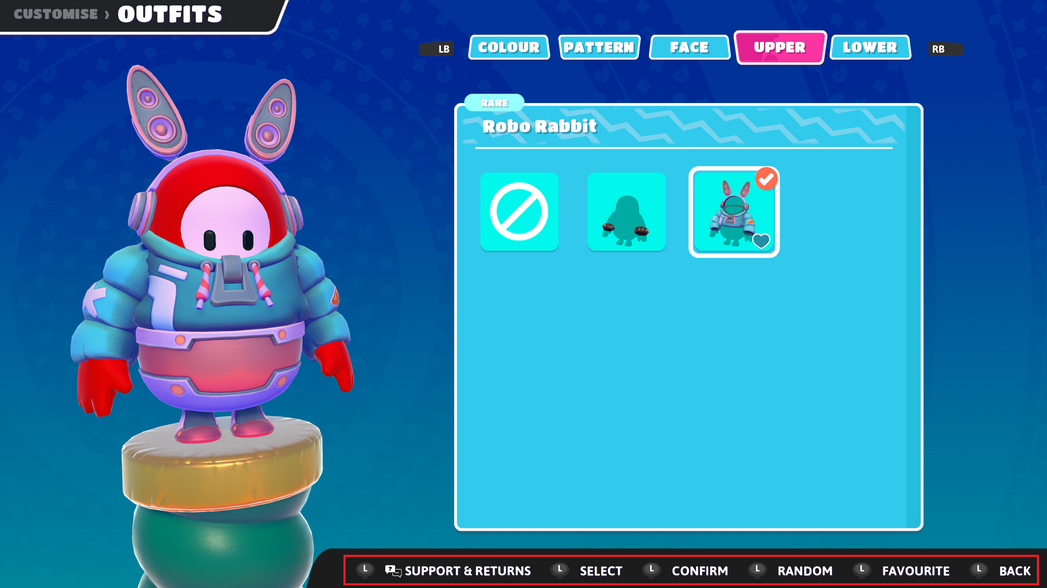Open the Pattern tab

pos(599,47)
